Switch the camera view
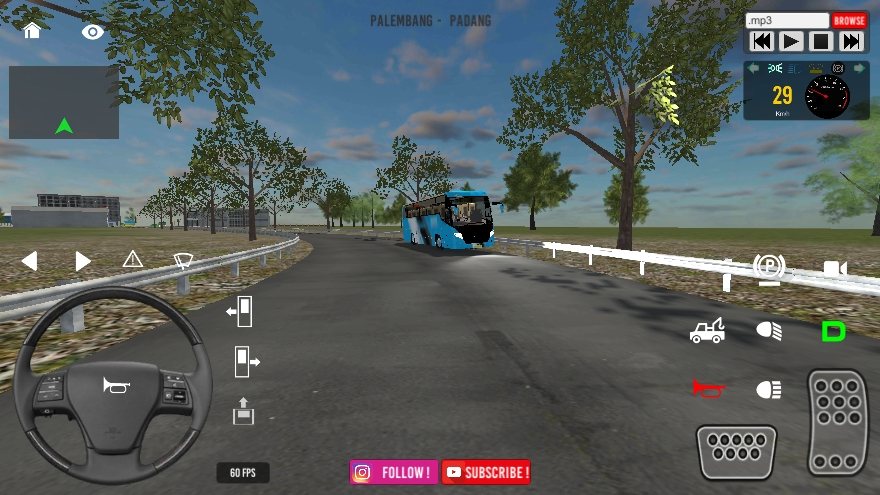 (x=835, y=268)
